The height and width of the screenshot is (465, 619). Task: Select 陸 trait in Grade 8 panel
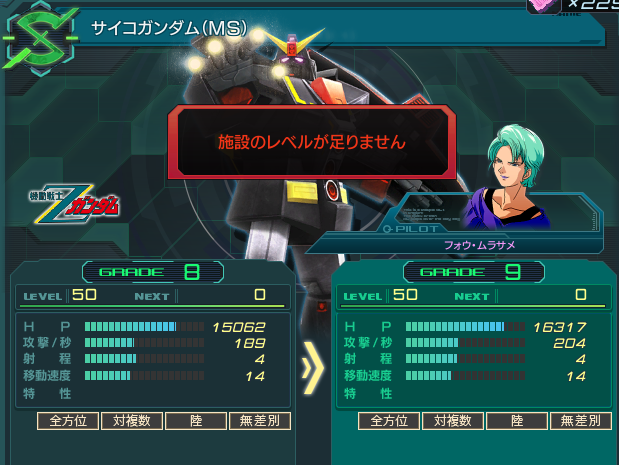[x=196, y=421]
